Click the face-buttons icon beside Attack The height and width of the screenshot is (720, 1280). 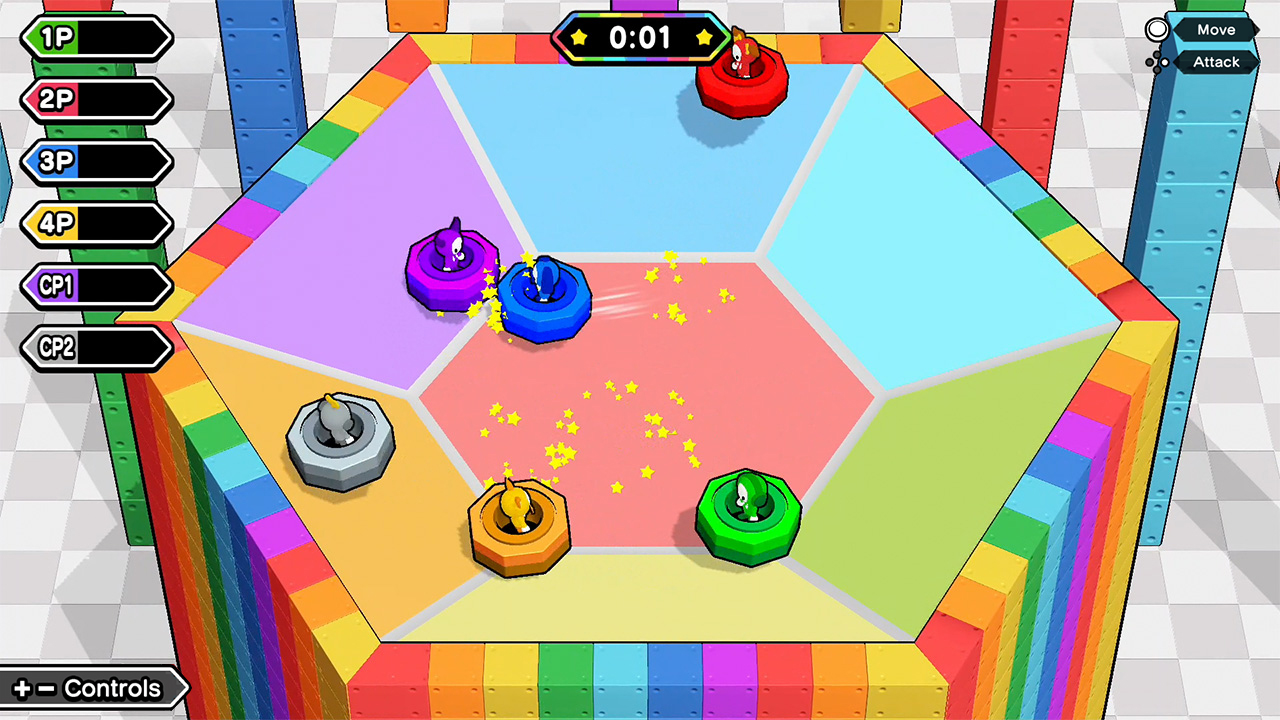point(1156,62)
